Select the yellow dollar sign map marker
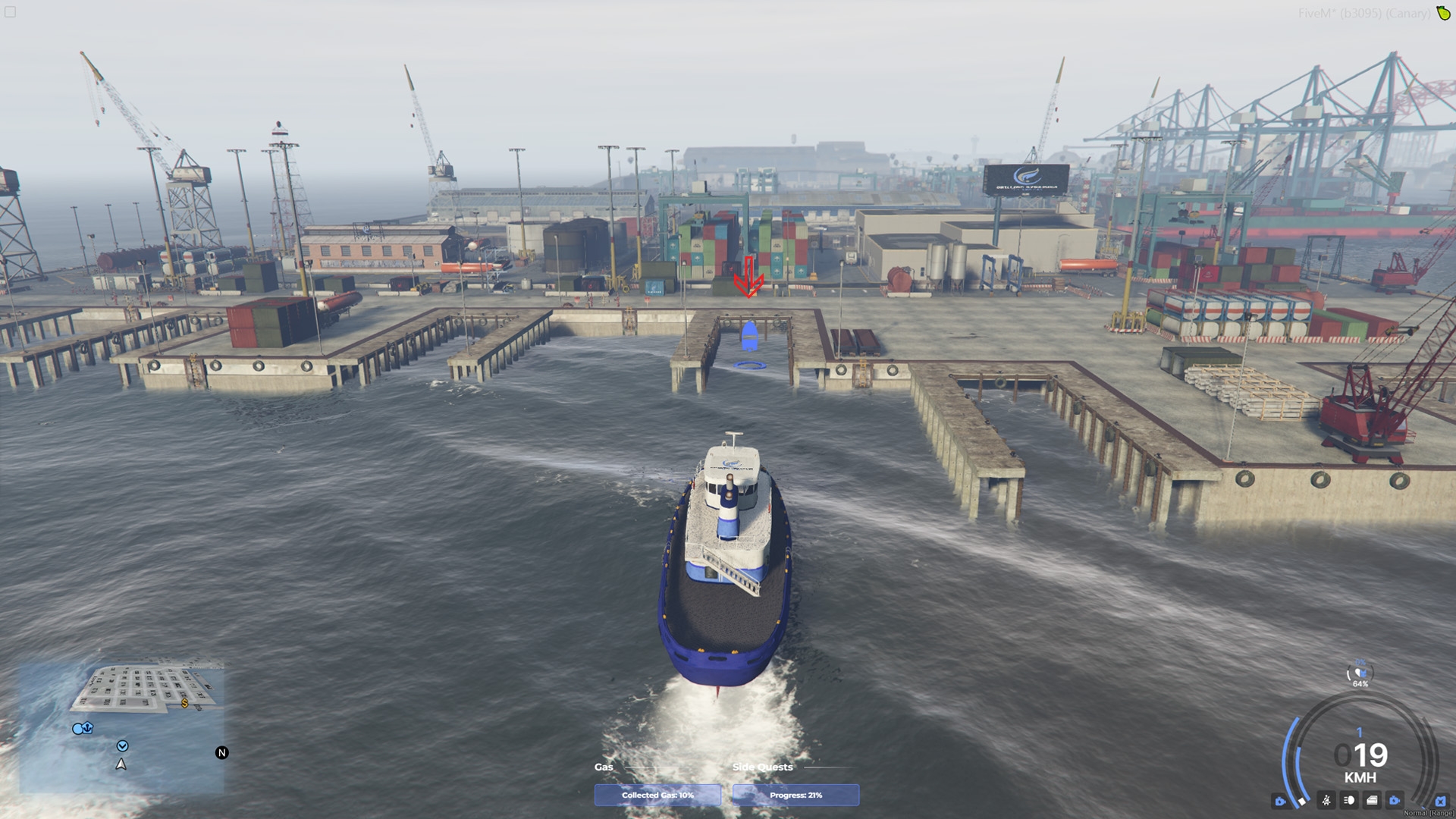The height and width of the screenshot is (819, 1456). [x=185, y=704]
